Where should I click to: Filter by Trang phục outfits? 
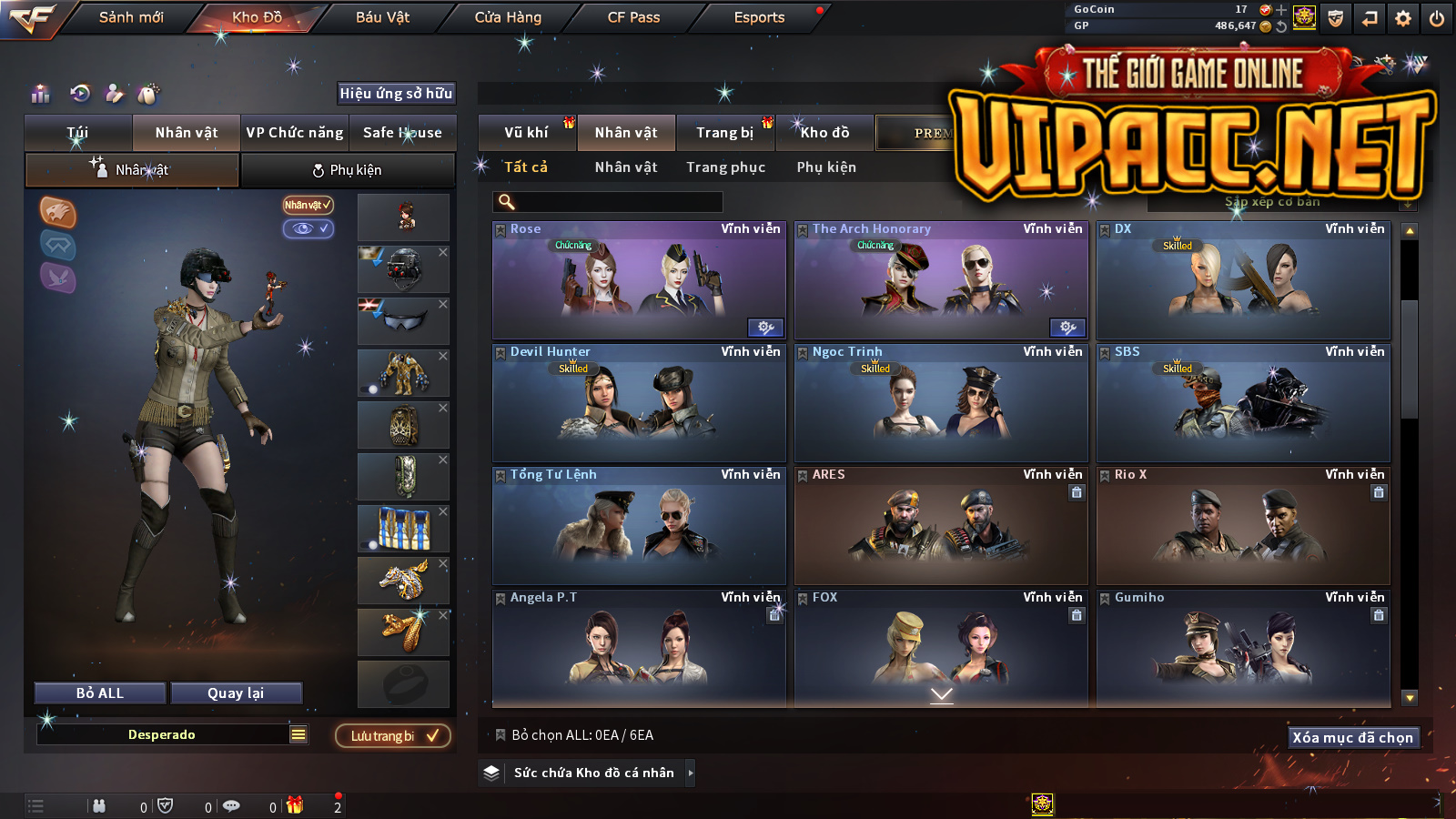725,167
